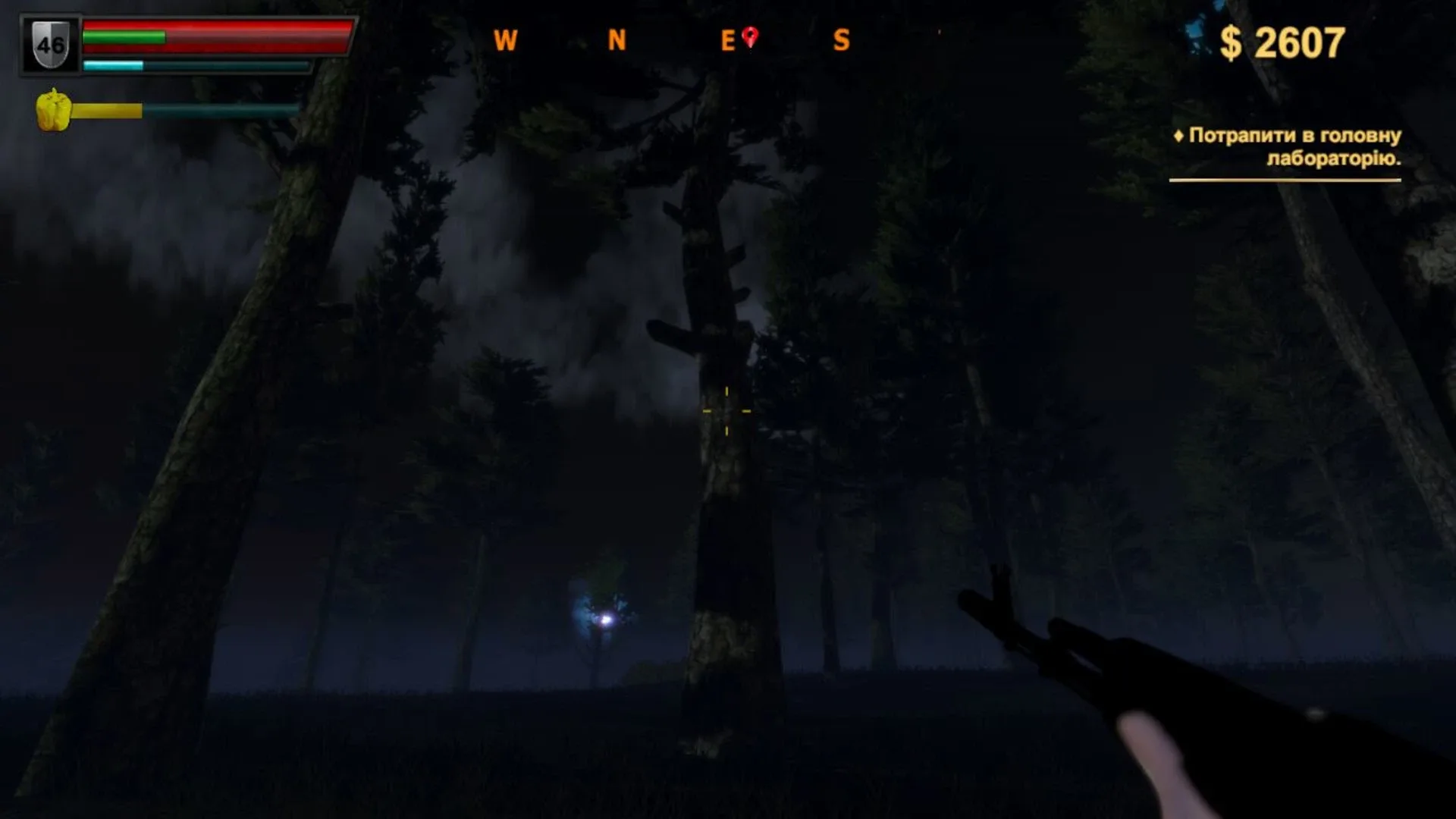The height and width of the screenshot is (819, 1456).
Task: Click the yellow hunger progress bar
Action: [x=110, y=111]
